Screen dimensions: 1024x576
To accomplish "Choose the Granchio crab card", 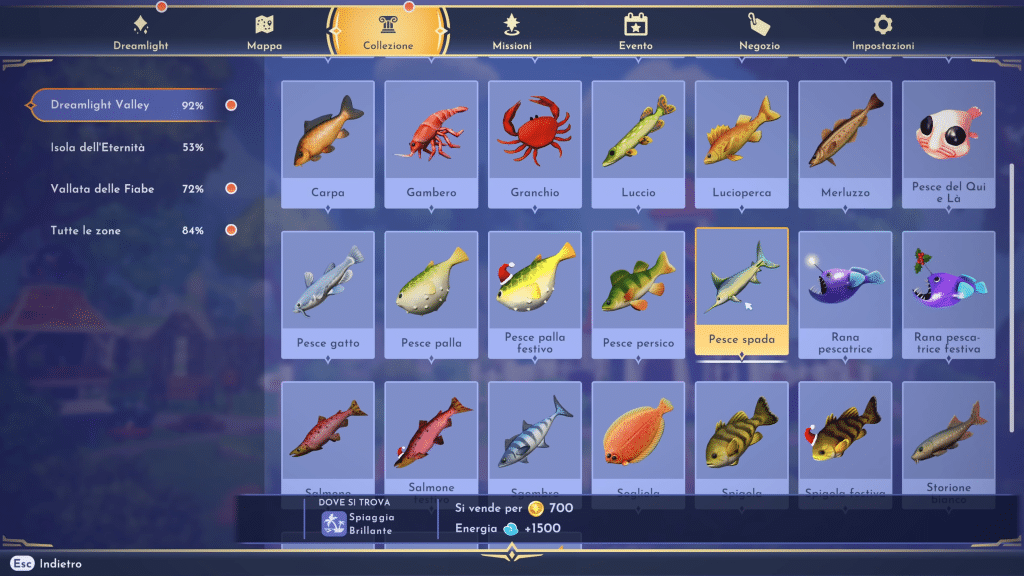I will [x=535, y=143].
